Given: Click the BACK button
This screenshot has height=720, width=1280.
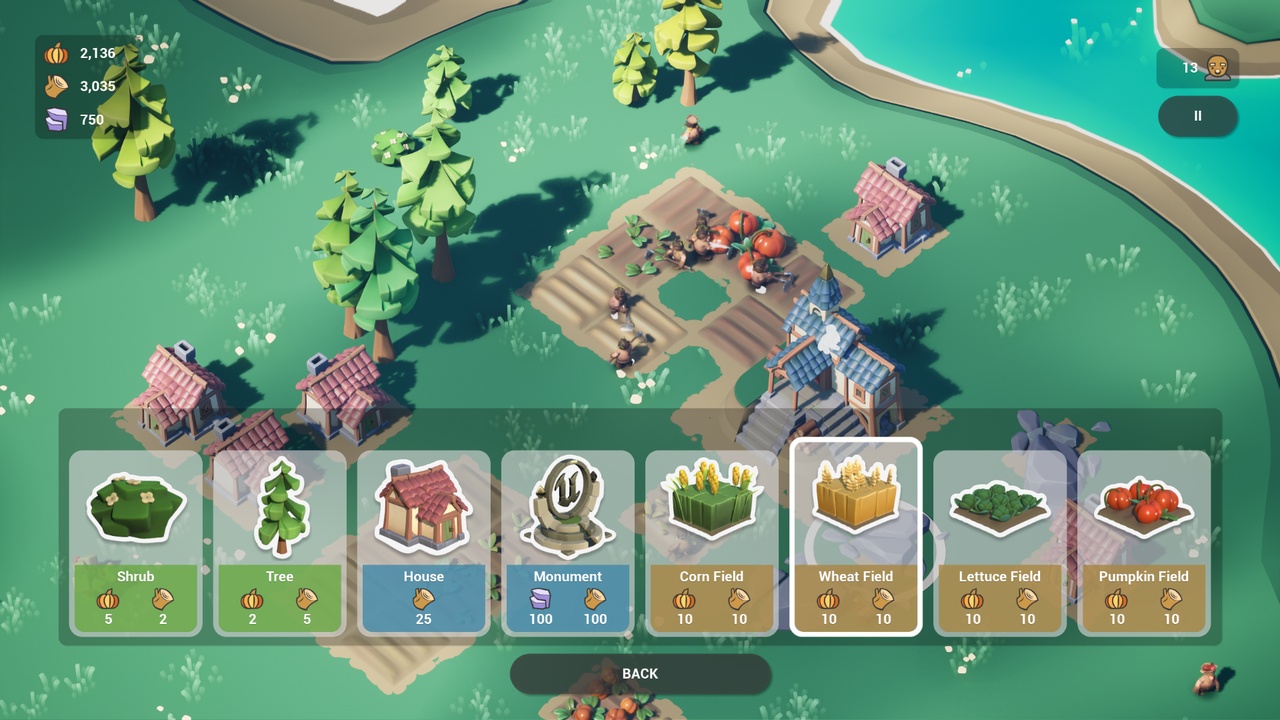Looking at the screenshot, I should click(640, 674).
